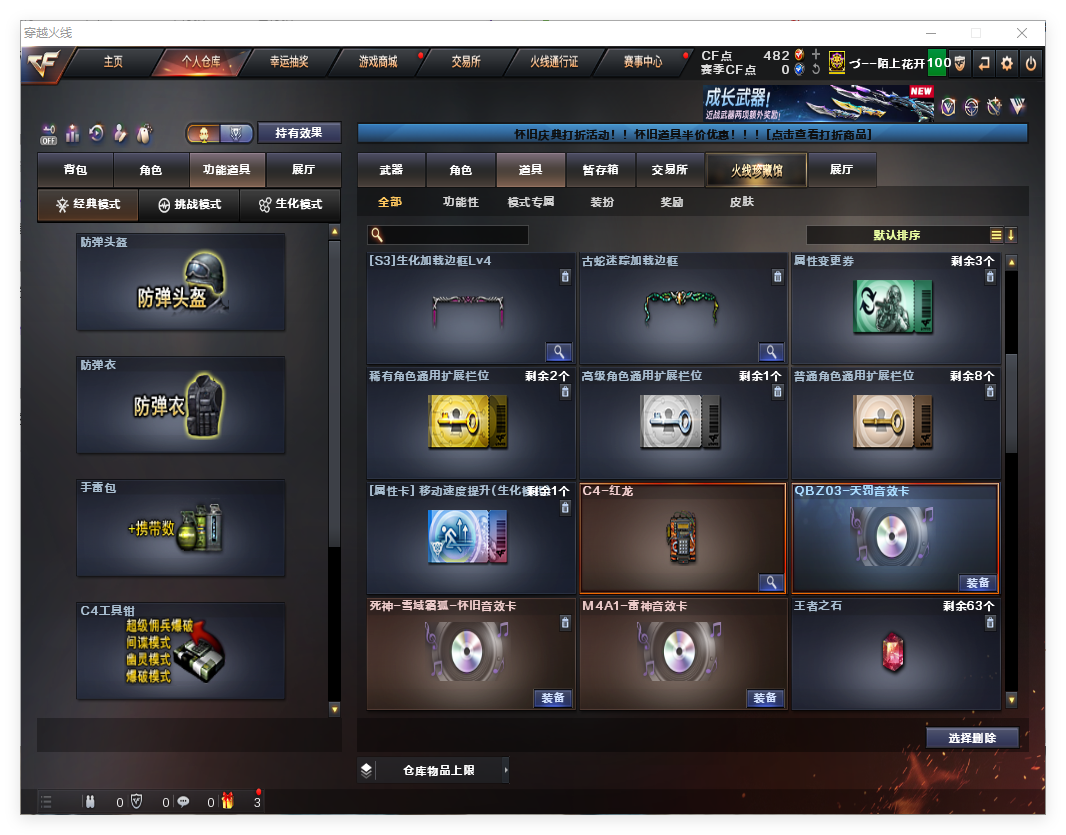1066x835 pixels.
Task: Go to 幸运抽奖 lucky draw
Action: pos(288,62)
